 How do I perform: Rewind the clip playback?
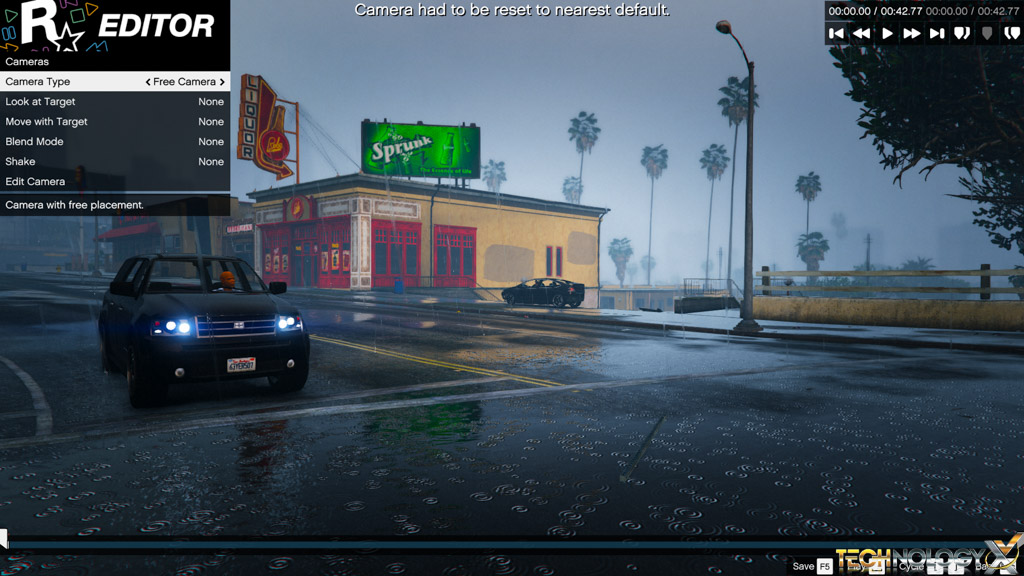pyautogui.click(x=861, y=33)
